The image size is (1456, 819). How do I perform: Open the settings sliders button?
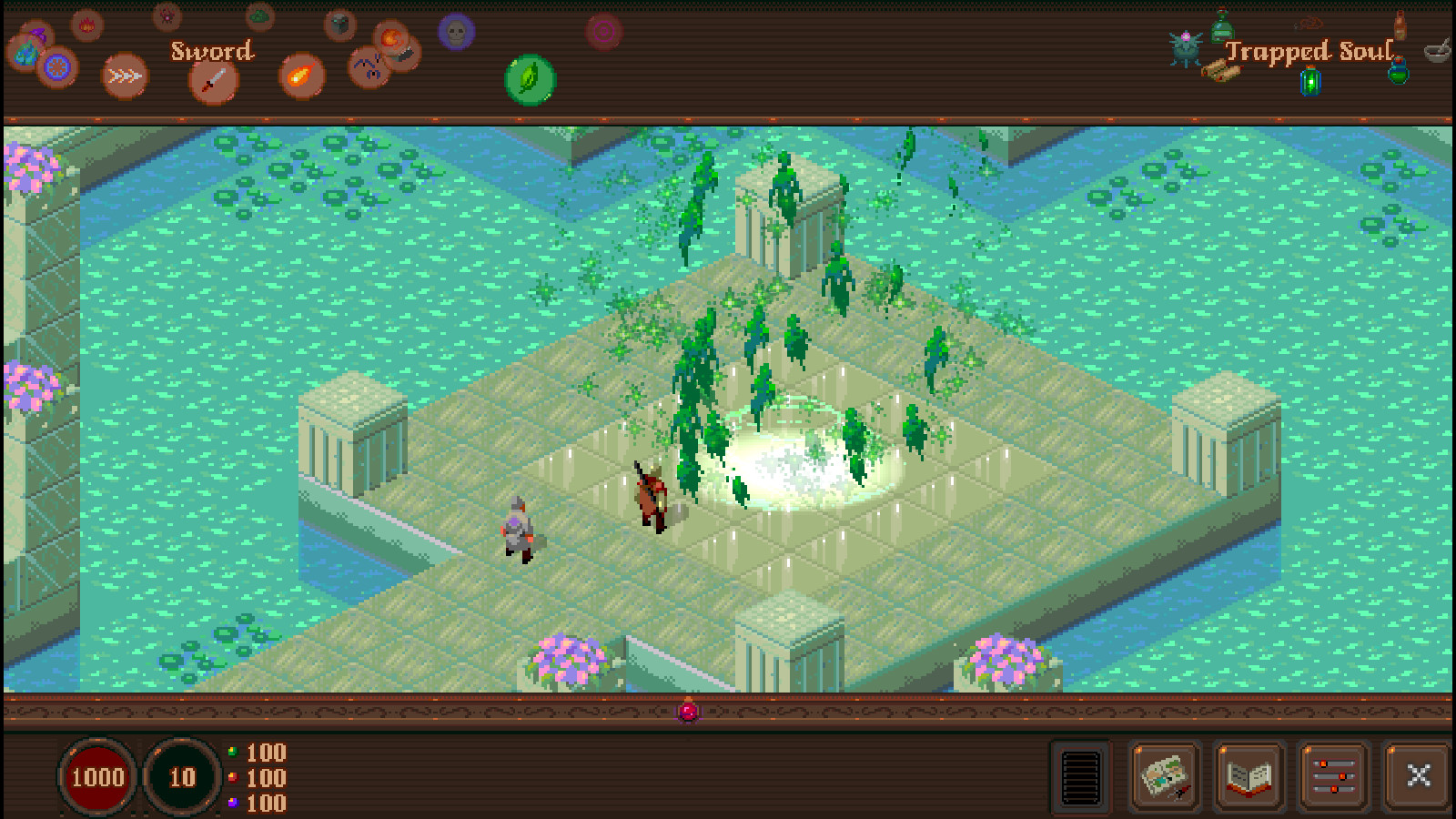pos(1333,776)
